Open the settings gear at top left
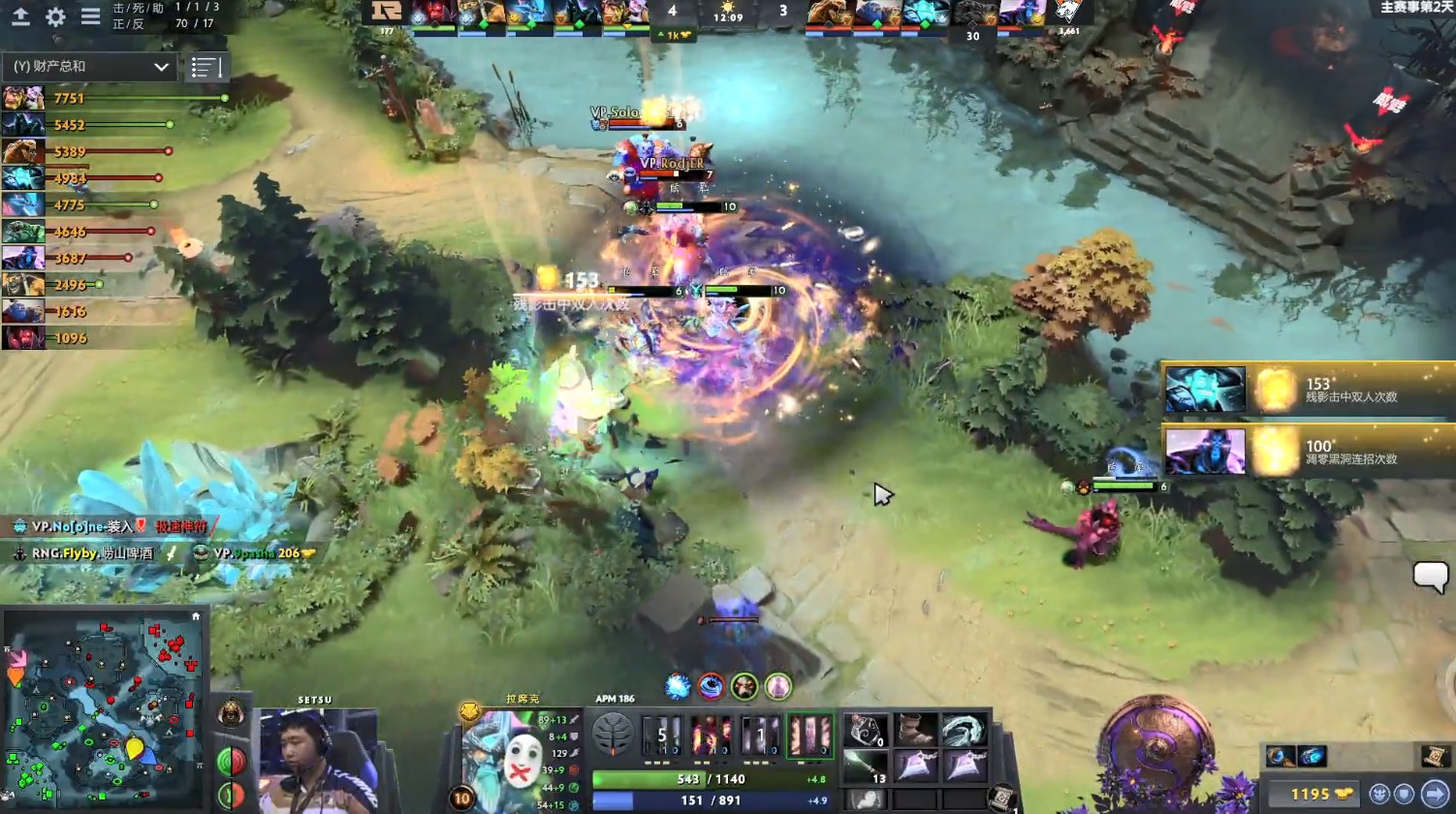The width and height of the screenshot is (1456, 814). [x=54, y=16]
